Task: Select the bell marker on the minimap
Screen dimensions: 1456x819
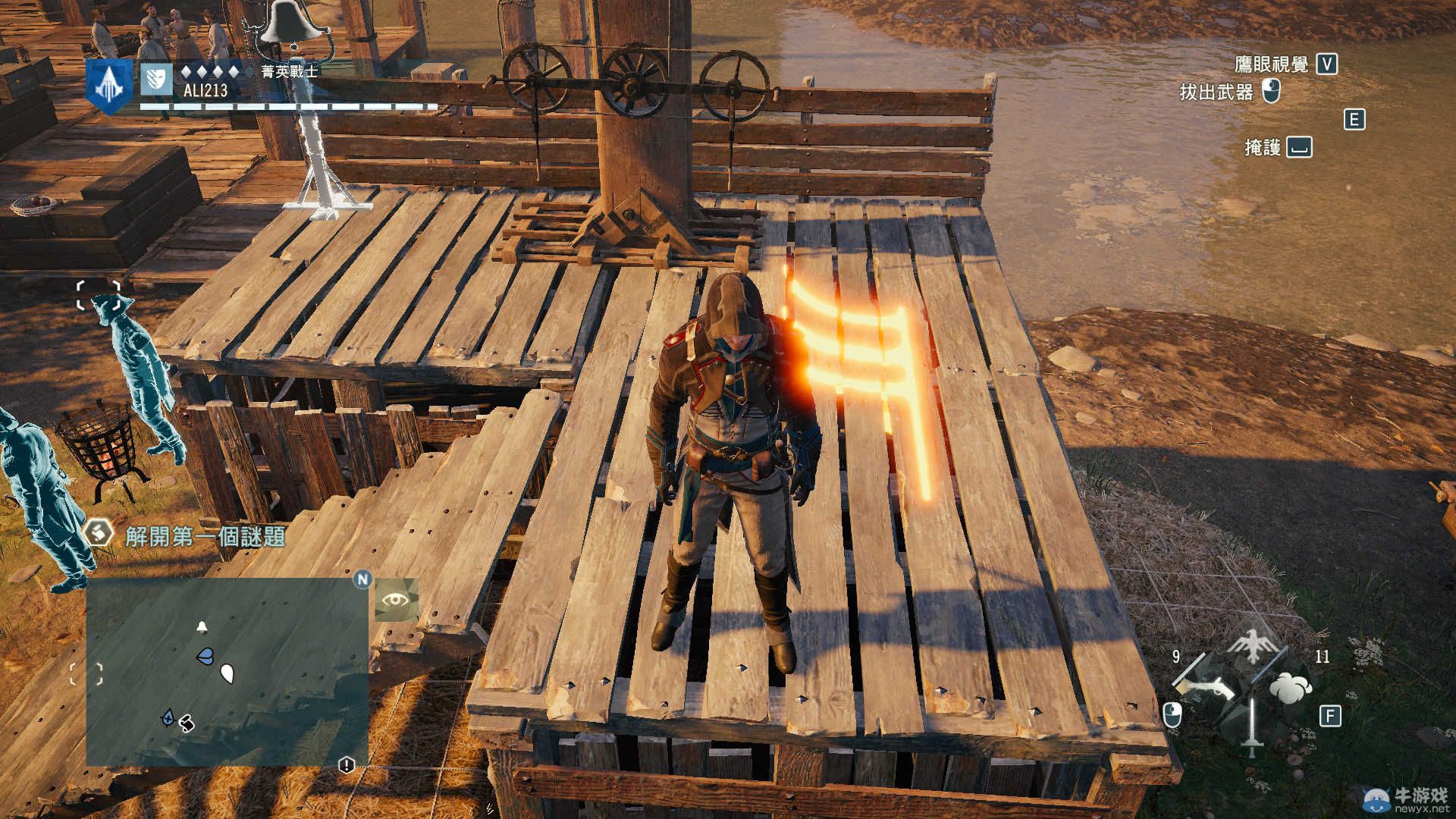Action: 202,627
